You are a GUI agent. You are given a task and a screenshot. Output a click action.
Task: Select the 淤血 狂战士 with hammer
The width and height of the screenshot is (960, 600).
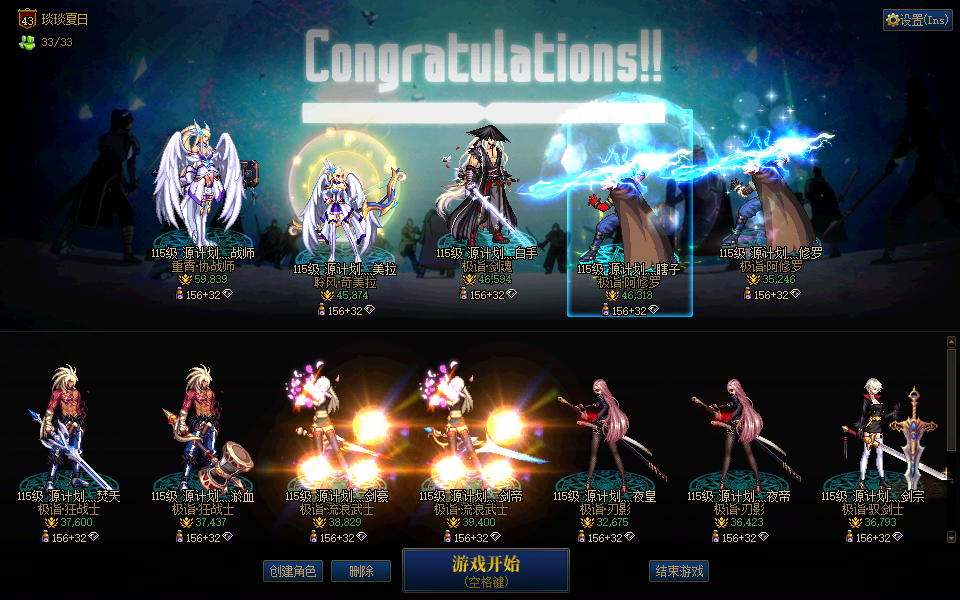tap(202, 430)
